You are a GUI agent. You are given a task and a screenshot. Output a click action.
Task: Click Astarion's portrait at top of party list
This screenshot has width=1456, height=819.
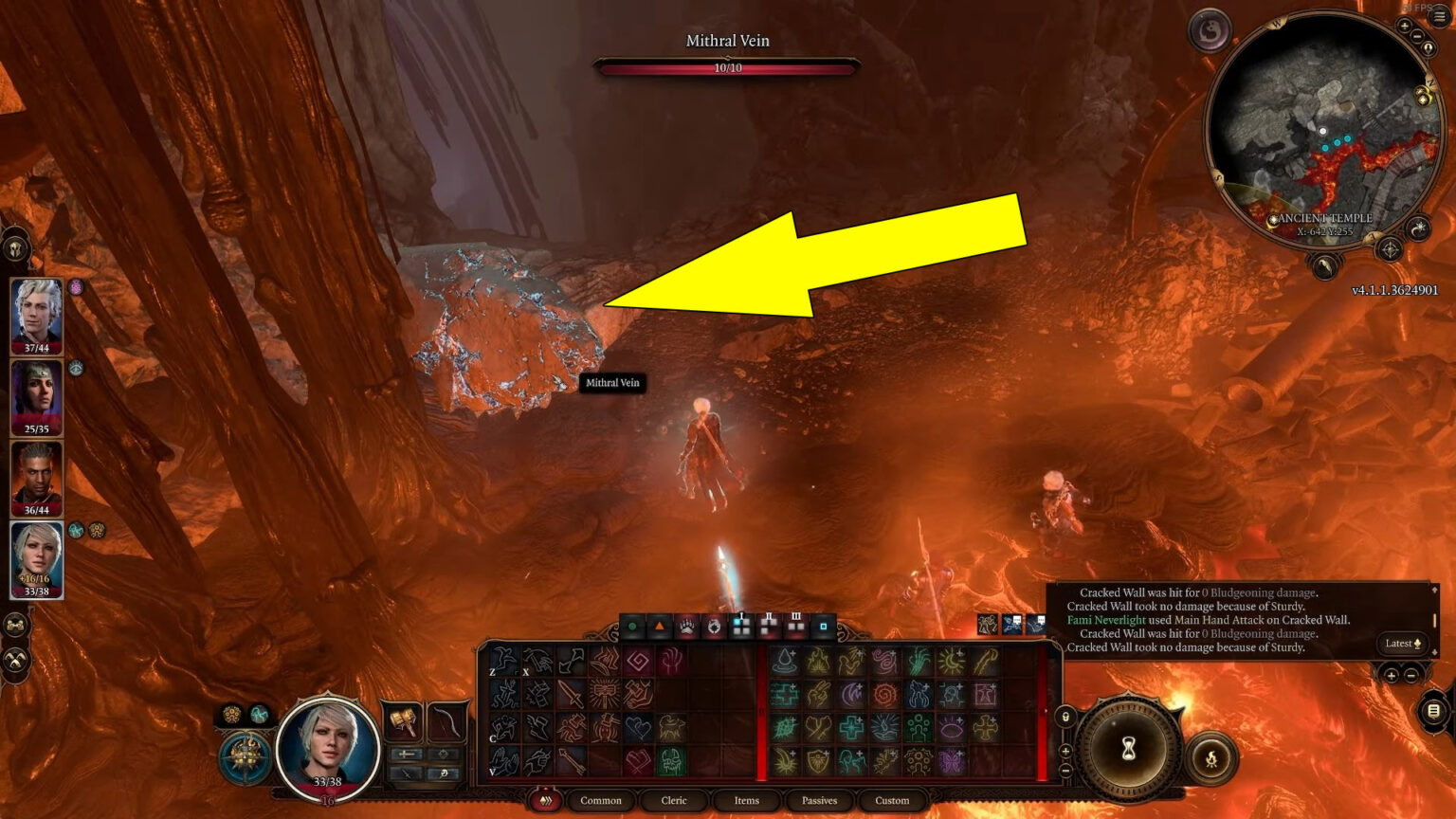[x=38, y=313]
